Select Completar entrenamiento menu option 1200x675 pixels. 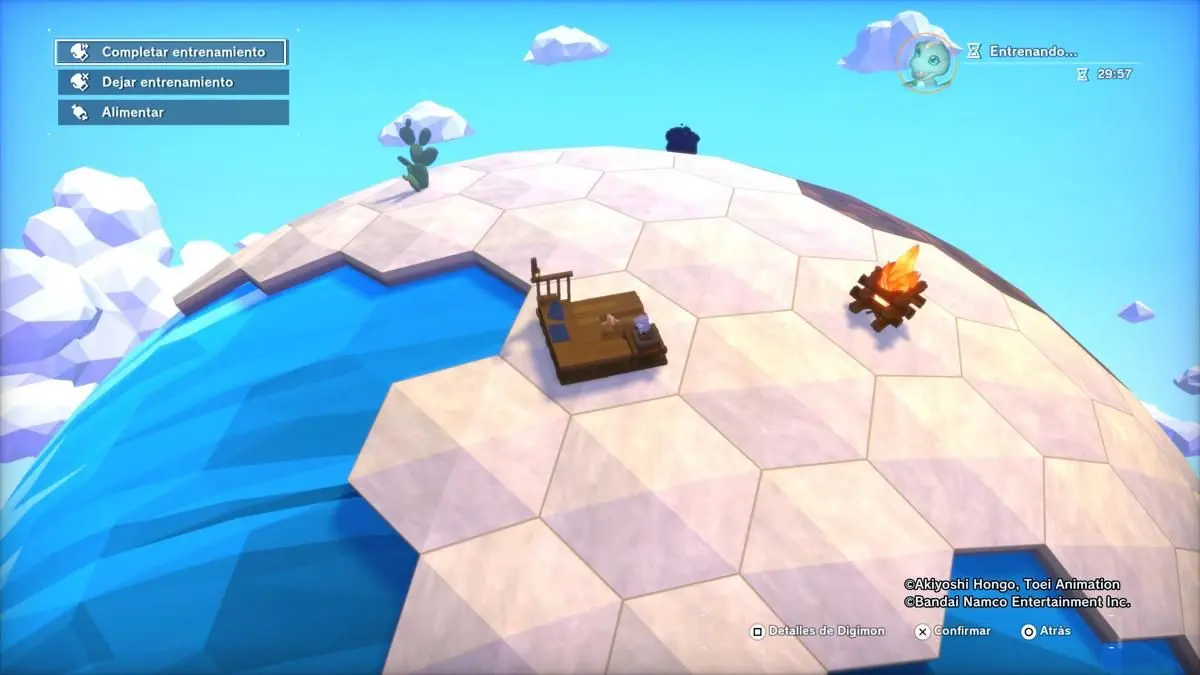pos(172,52)
